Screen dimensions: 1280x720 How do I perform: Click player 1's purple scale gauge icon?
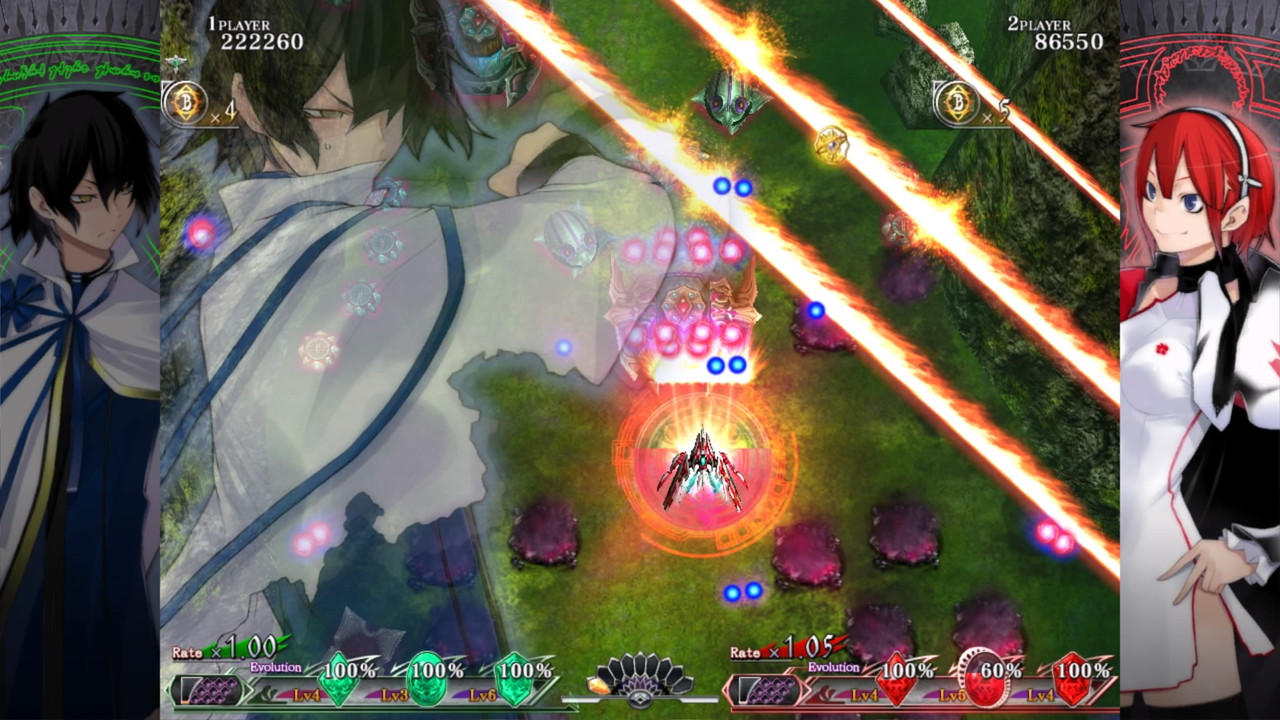click(210, 690)
